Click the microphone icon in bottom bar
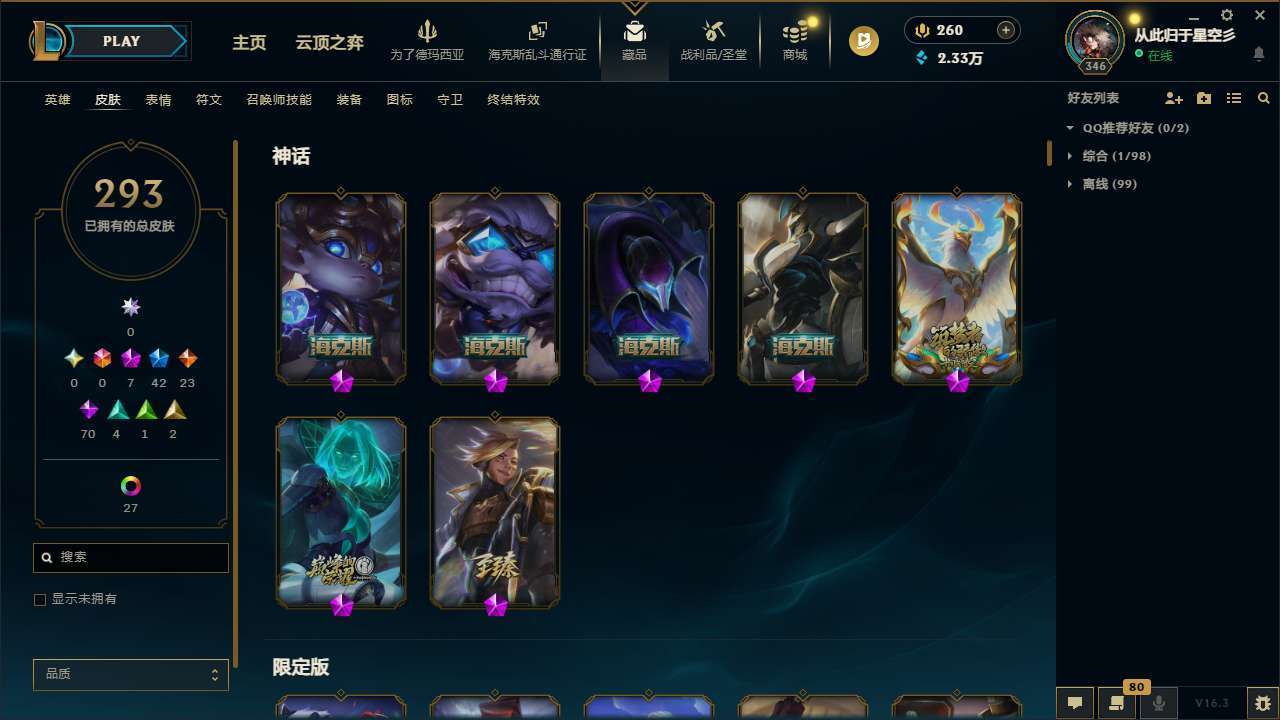Viewport: 1280px width, 720px height. click(x=1159, y=701)
